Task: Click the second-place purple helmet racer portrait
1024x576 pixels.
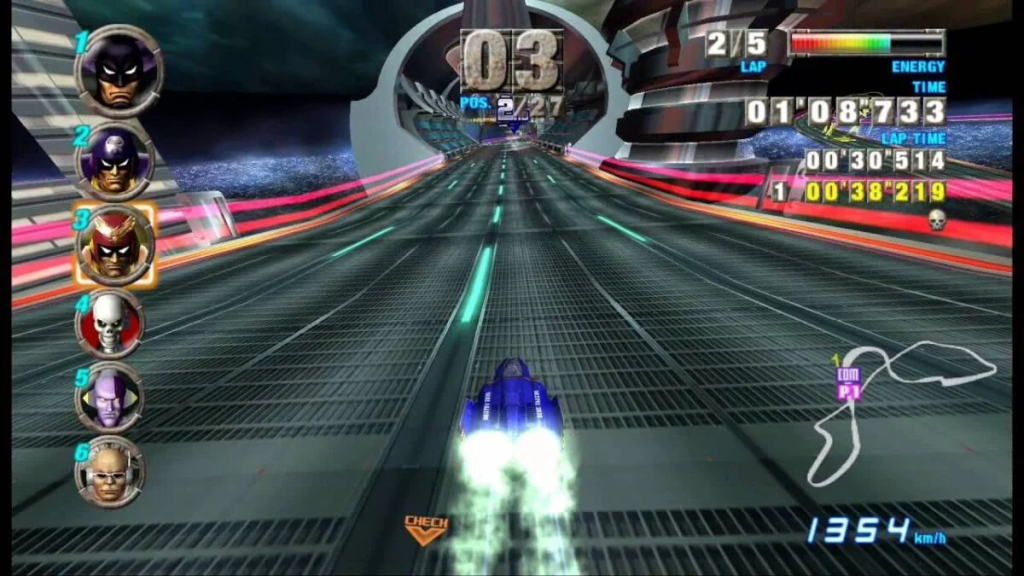Action: point(117,162)
